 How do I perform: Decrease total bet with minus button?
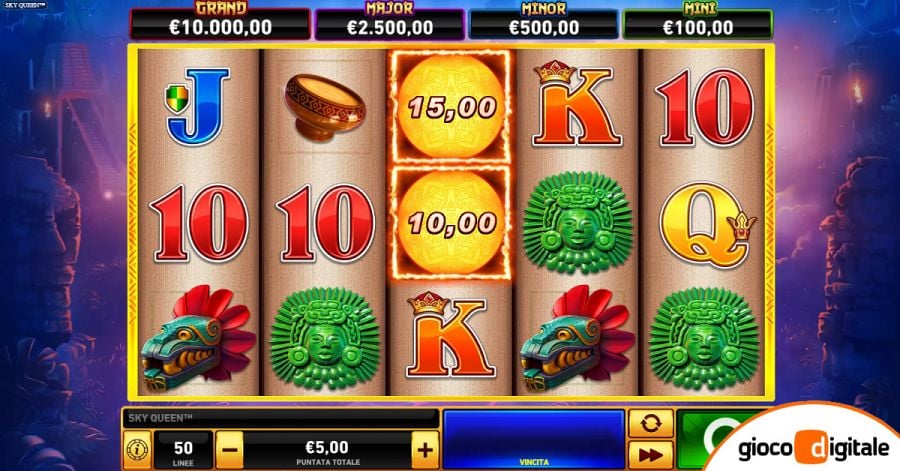click(229, 449)
